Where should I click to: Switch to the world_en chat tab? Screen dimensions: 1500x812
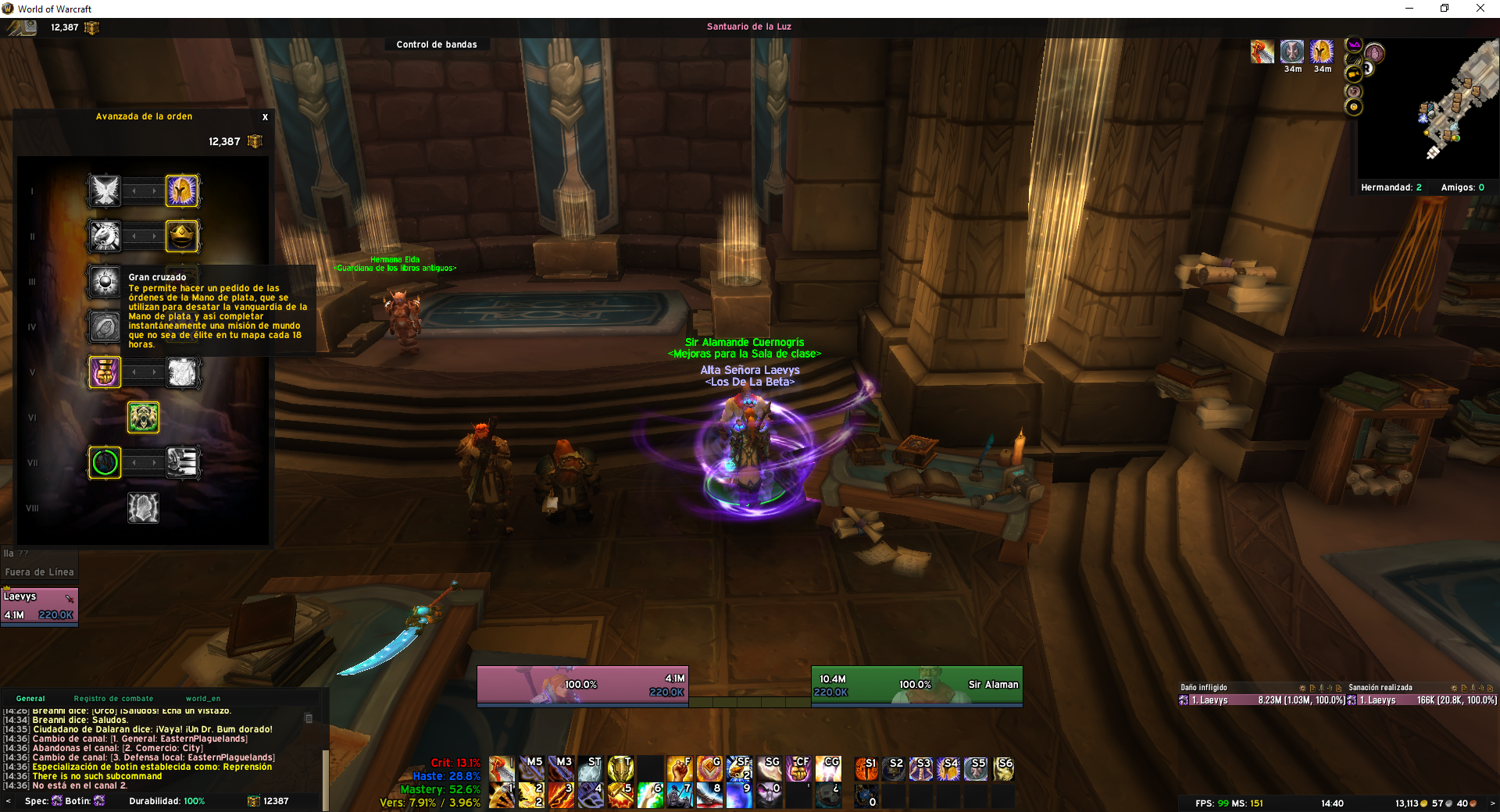point(202,699)
